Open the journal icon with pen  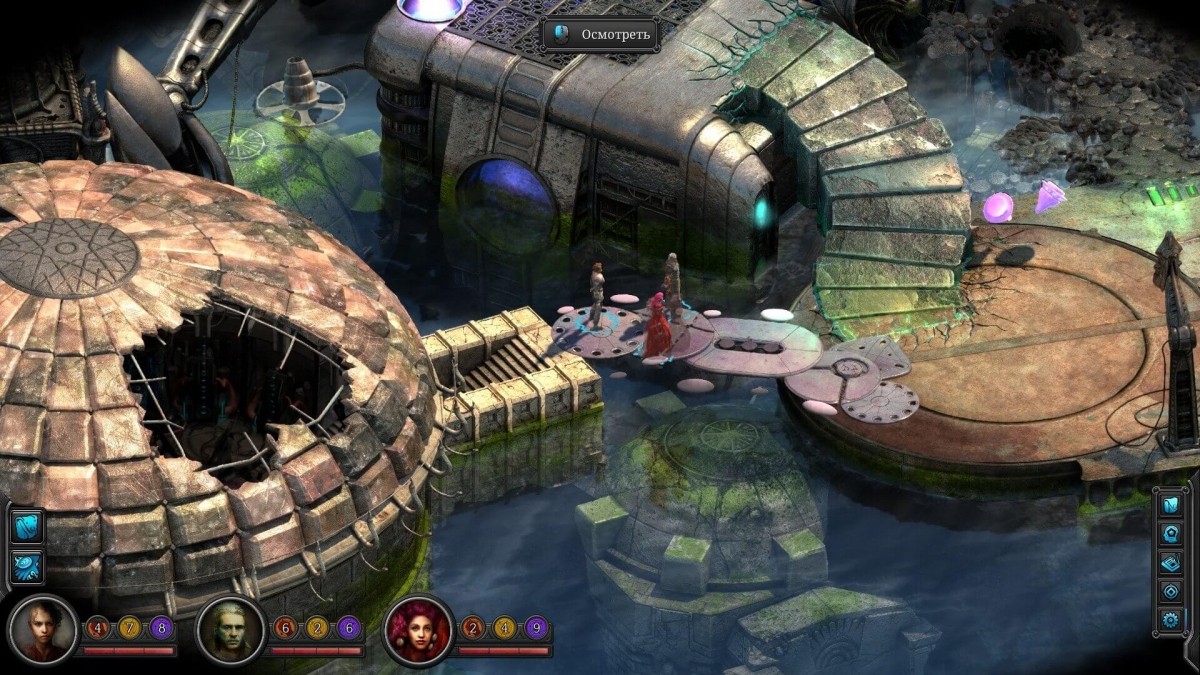[1170, 563]
